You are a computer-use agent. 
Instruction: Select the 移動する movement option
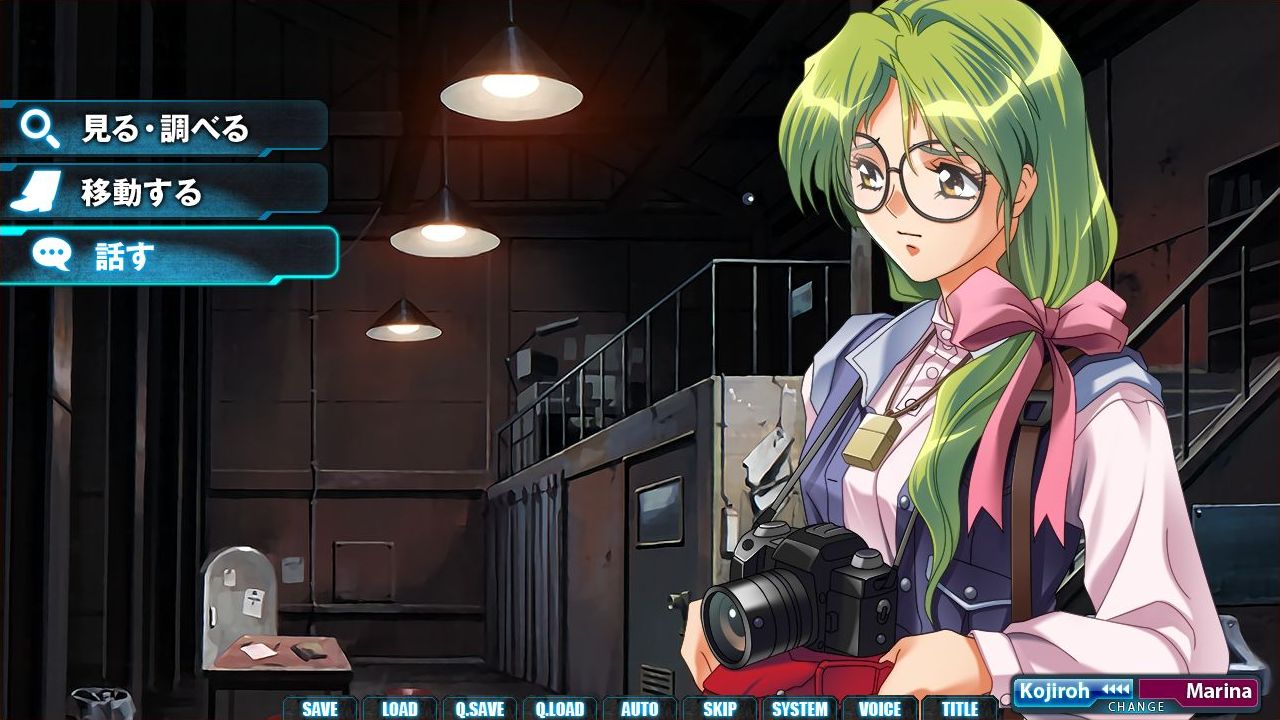140,193
